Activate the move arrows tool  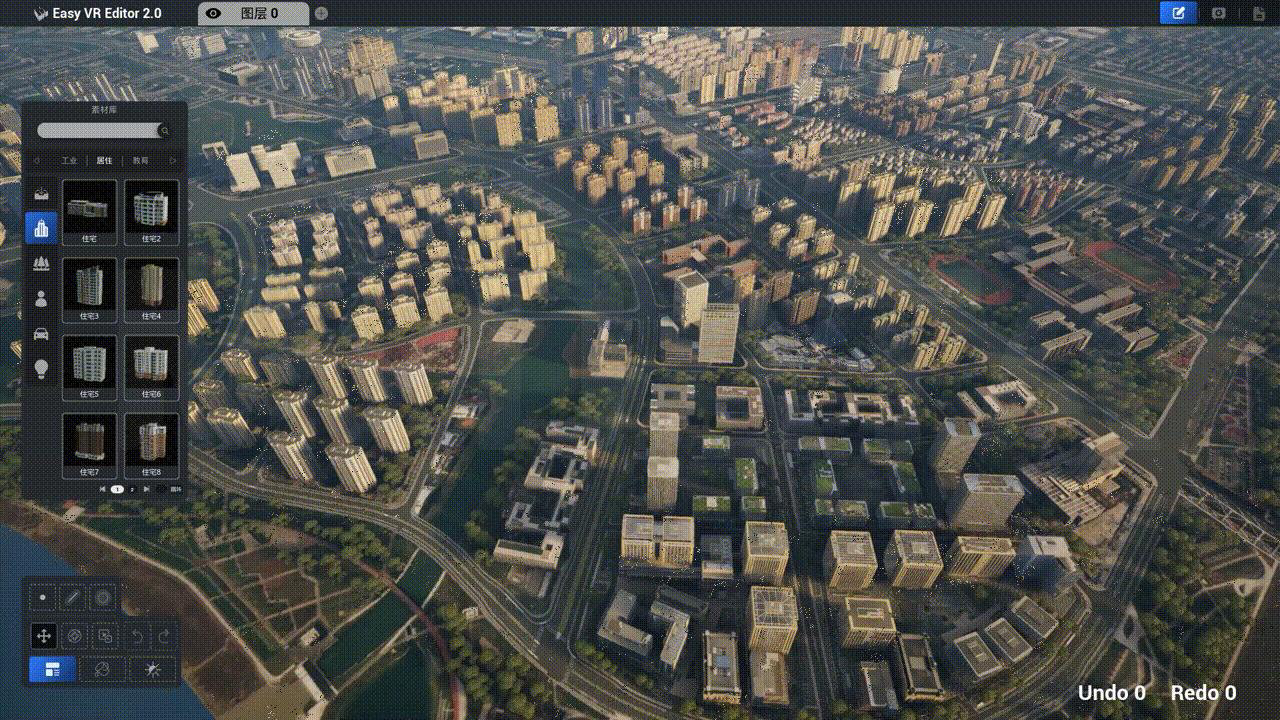[x=43, y=635]
